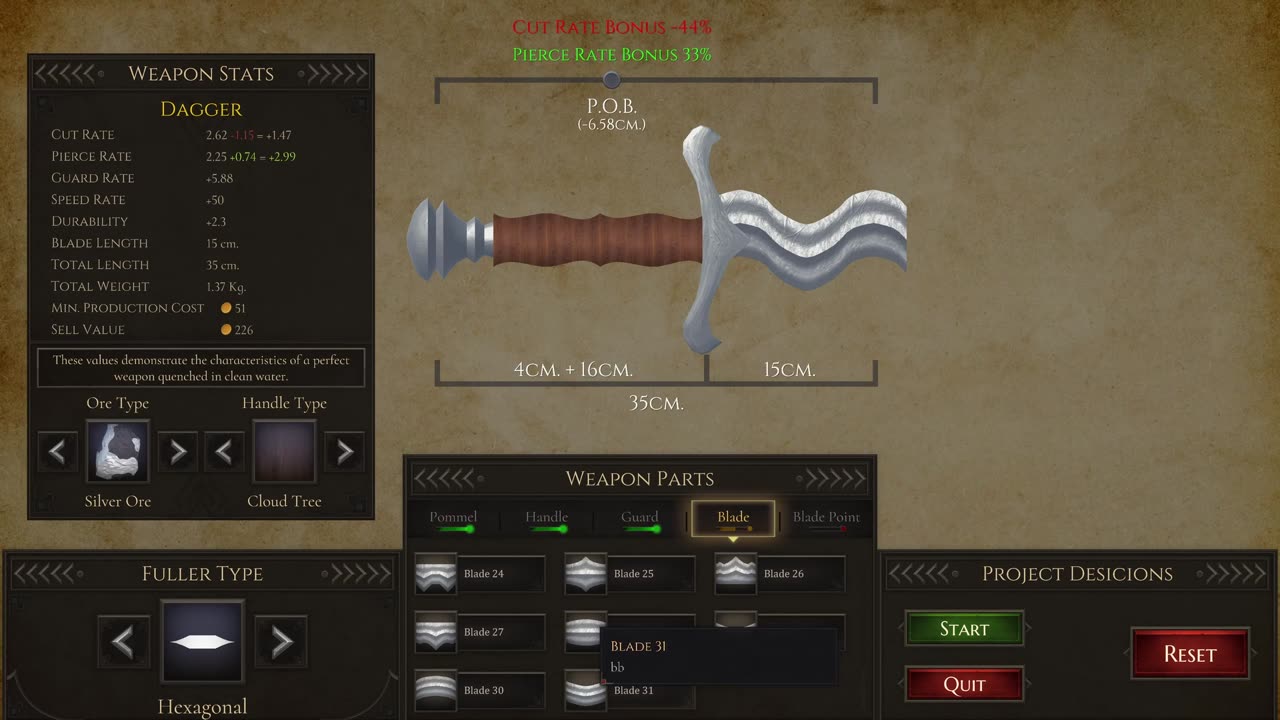
Task: Advance to next fuller type after Hexagonal
Action: [281, 641]
